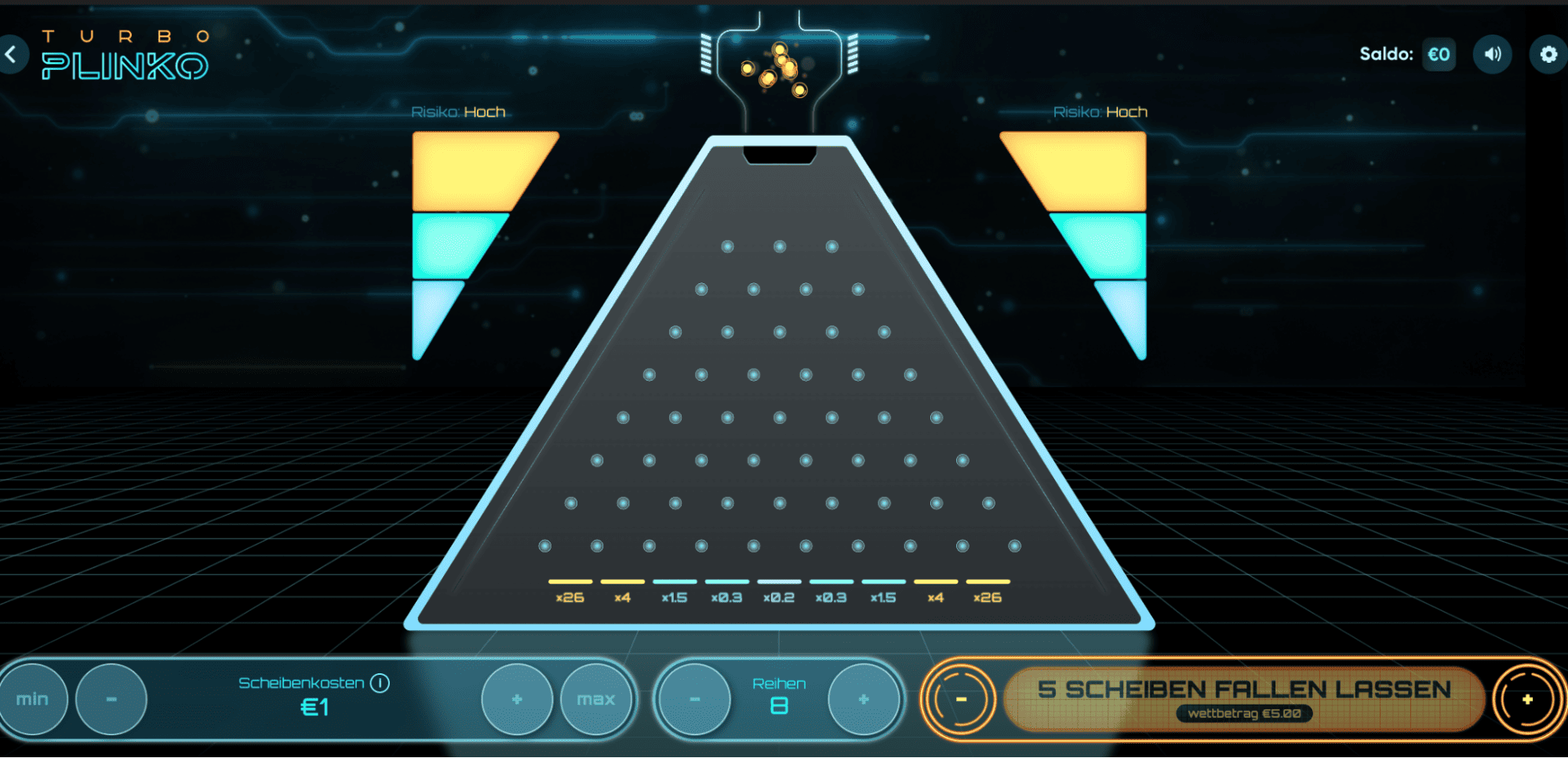Image resolution: width=1568 pixels, height=758 pixels.
Task: Choose the right yellow high risk segment
Action: (x=1086, y=169)
